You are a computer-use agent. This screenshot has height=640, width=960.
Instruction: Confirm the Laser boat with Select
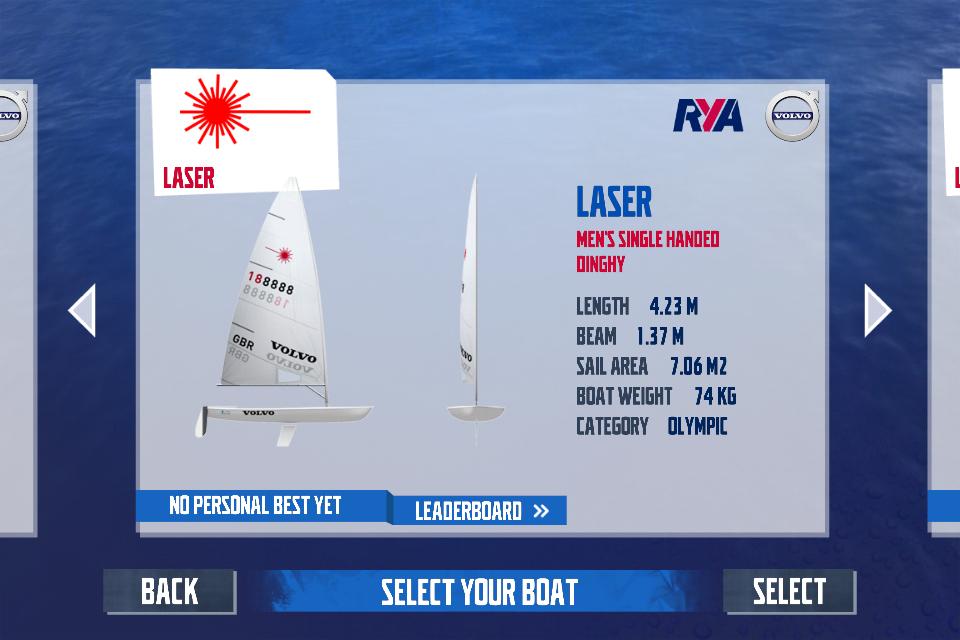[x=789, y=591]
